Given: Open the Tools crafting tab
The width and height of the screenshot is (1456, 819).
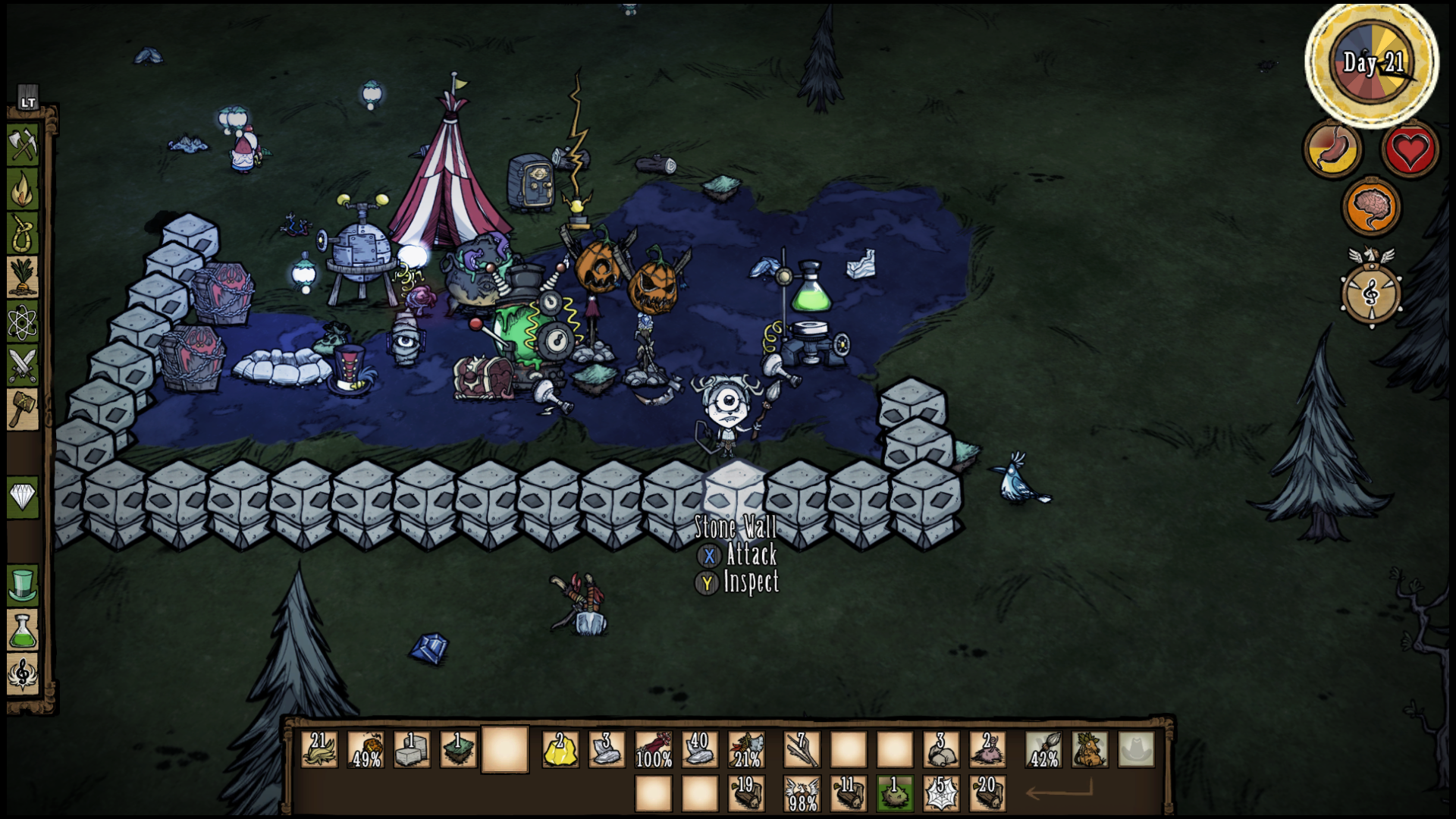Looking at the screenshot, I should (x=23, y=143).
